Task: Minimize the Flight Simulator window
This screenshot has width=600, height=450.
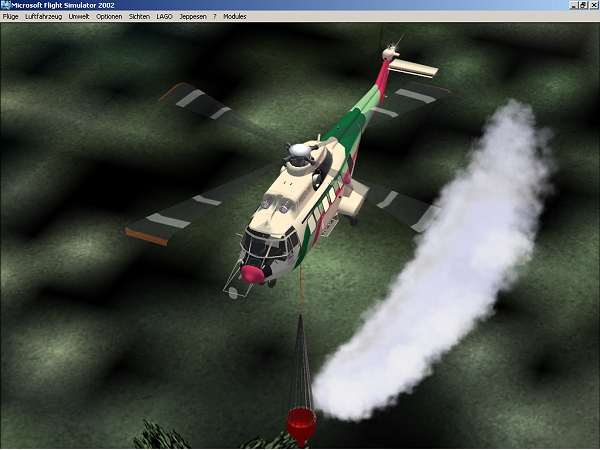Action: 574,5
